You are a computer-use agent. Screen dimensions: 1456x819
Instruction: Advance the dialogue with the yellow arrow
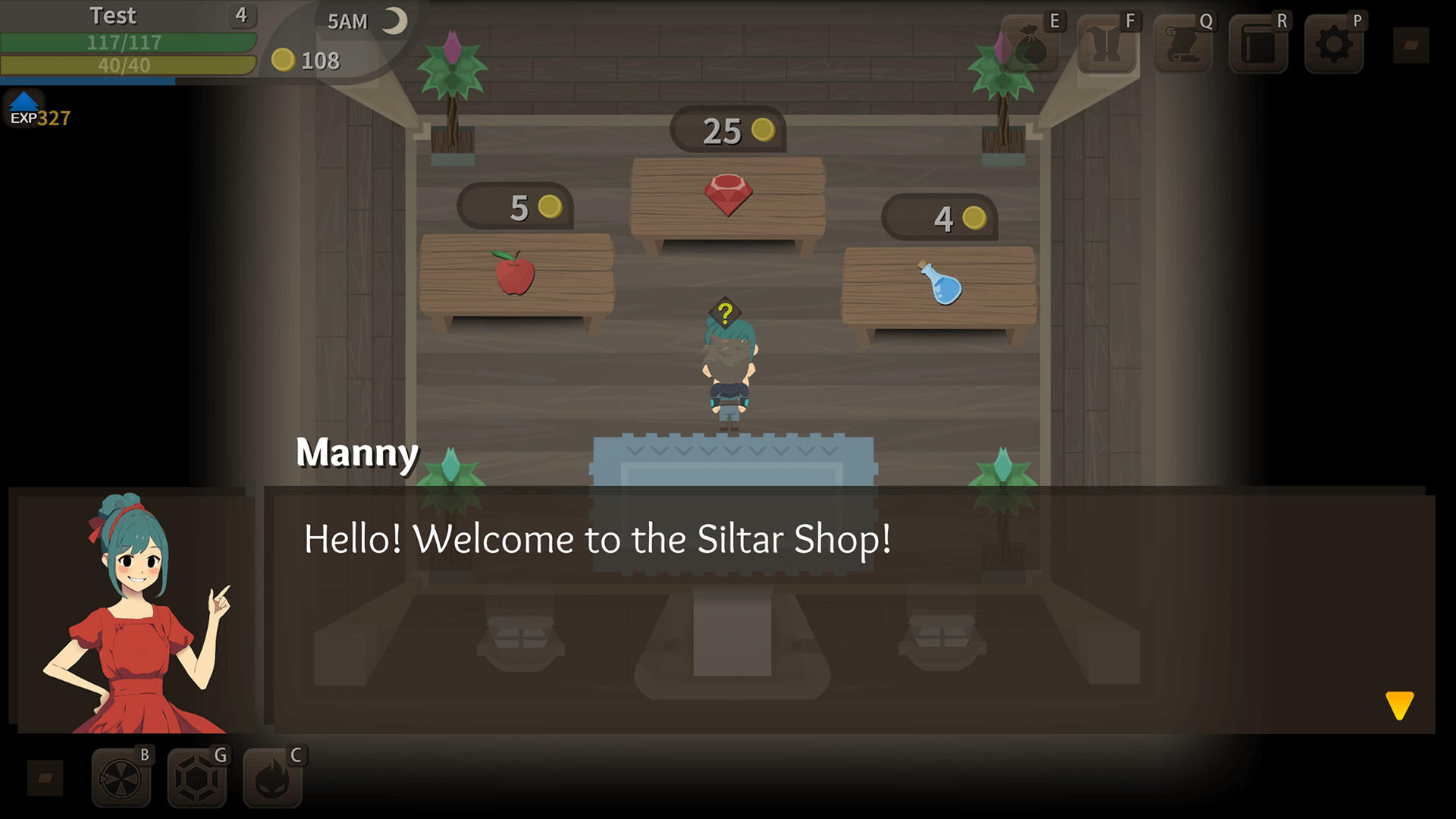[x=1399, y=707]
